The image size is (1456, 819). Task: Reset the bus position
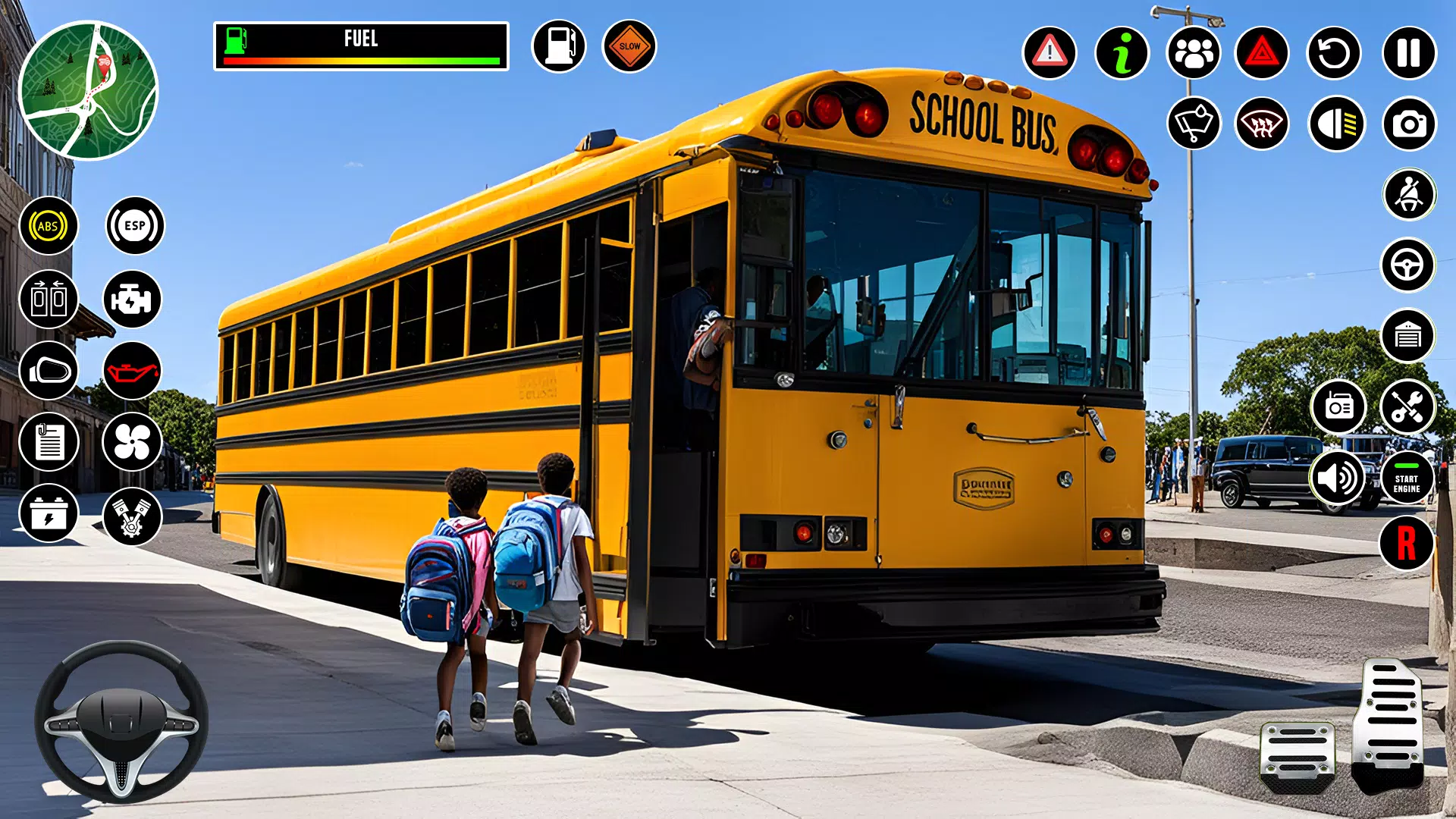pyautogui.click(x=1336, y=53)
